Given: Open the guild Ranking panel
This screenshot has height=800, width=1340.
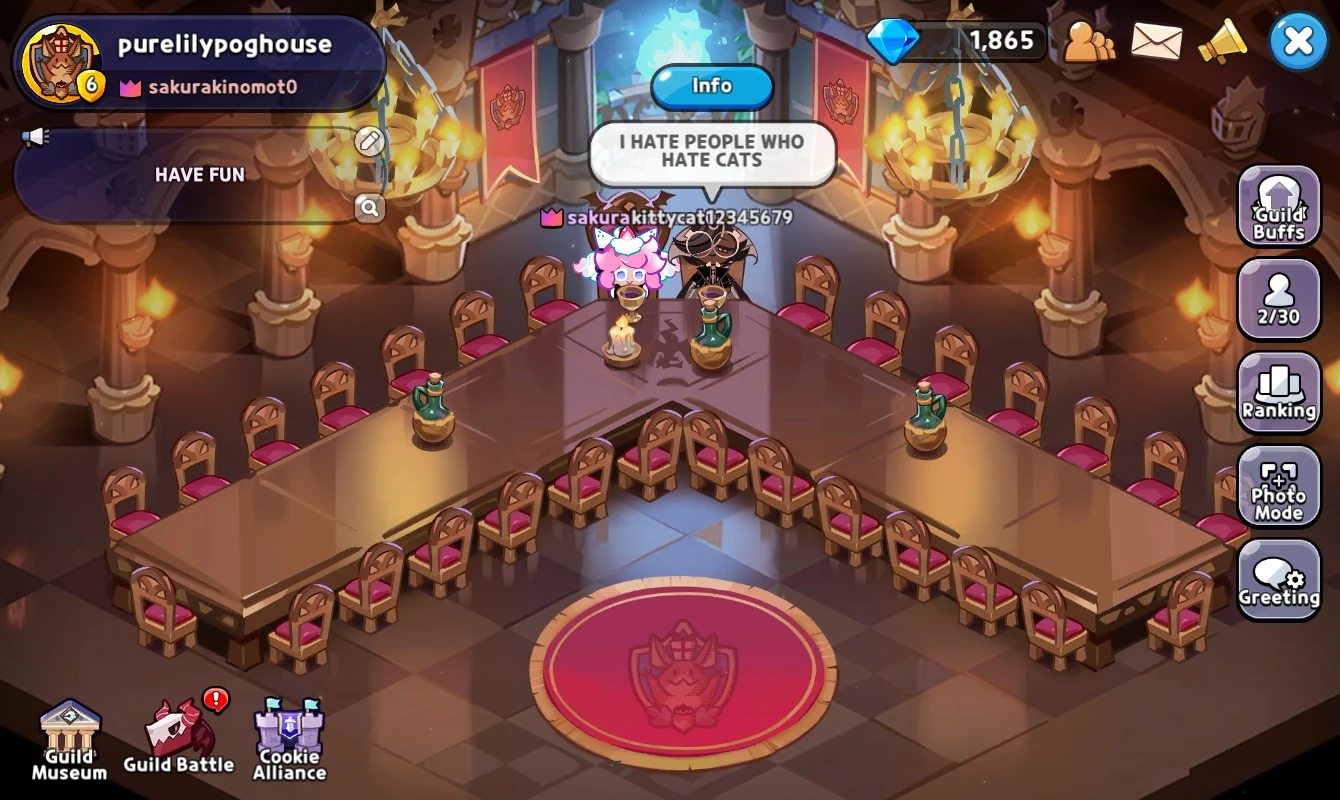Looking at the screenshot, I should 1279,394.
